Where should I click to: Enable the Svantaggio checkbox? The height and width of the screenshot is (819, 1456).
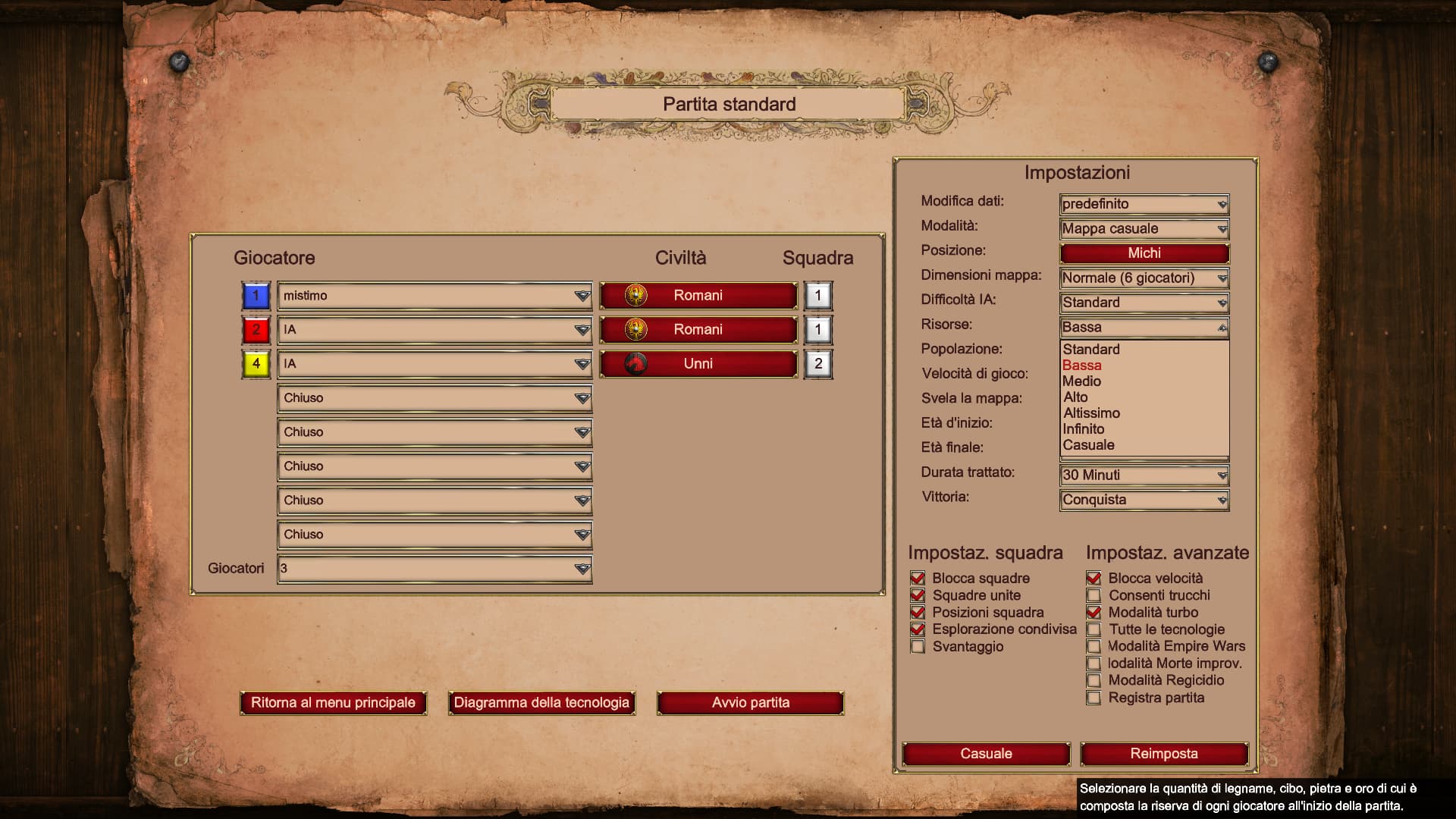918,647
